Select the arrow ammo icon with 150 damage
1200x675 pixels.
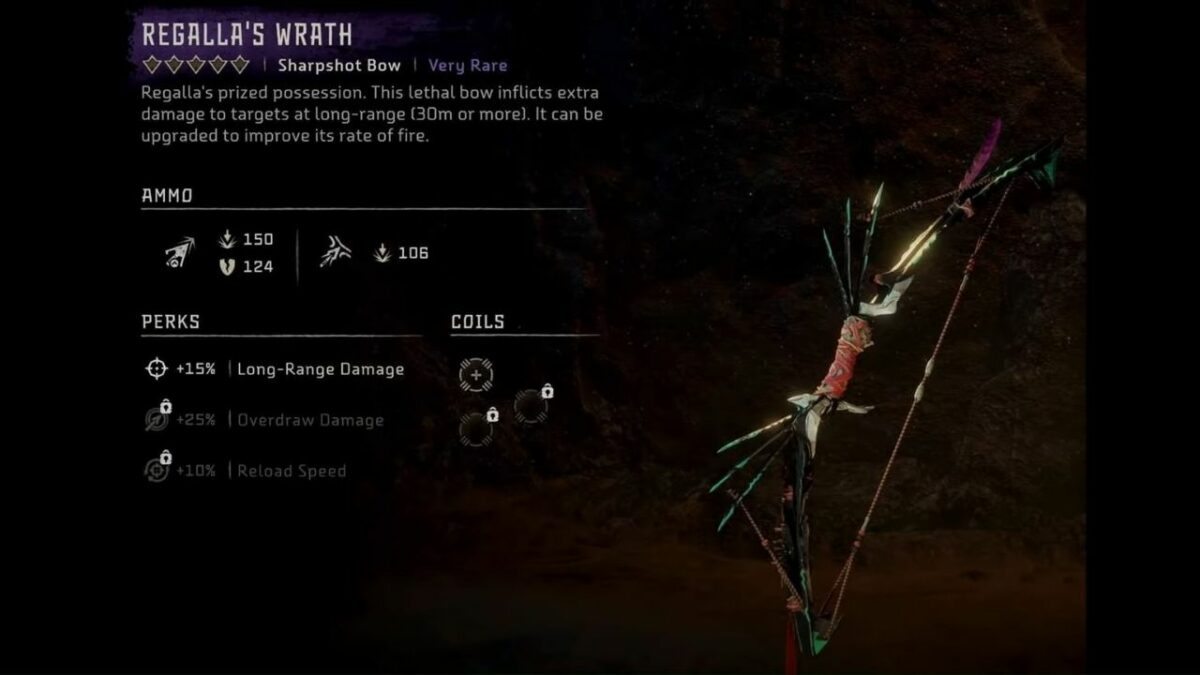[180, 253]
